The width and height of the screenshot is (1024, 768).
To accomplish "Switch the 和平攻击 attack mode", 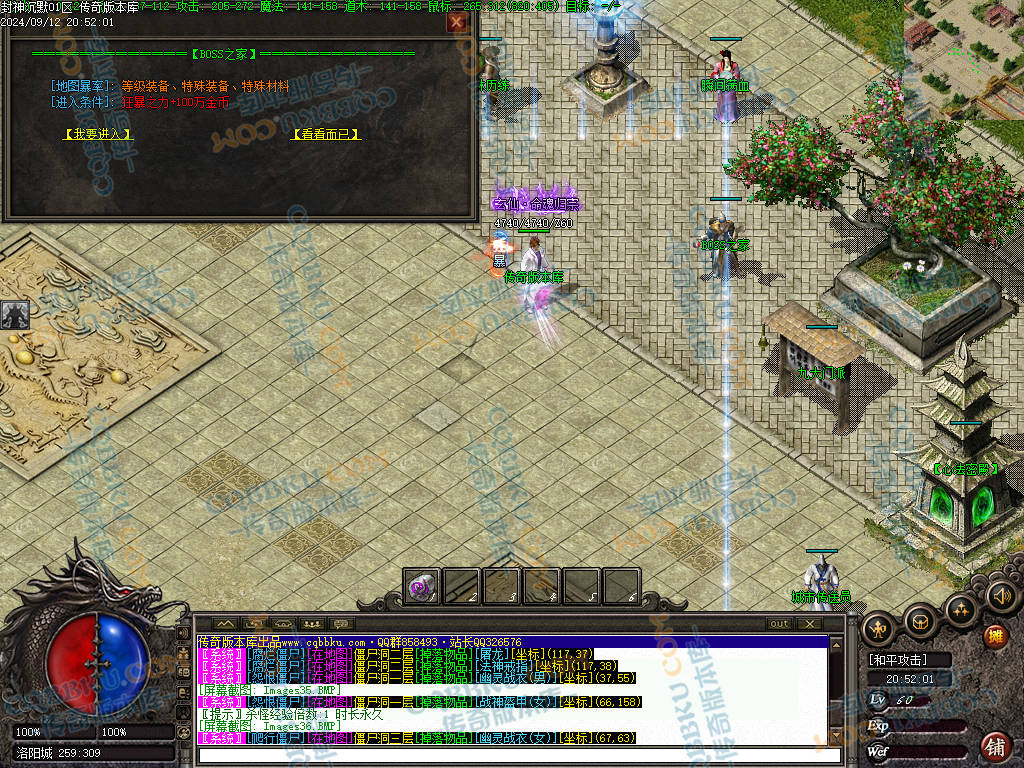I will point(898,660).
